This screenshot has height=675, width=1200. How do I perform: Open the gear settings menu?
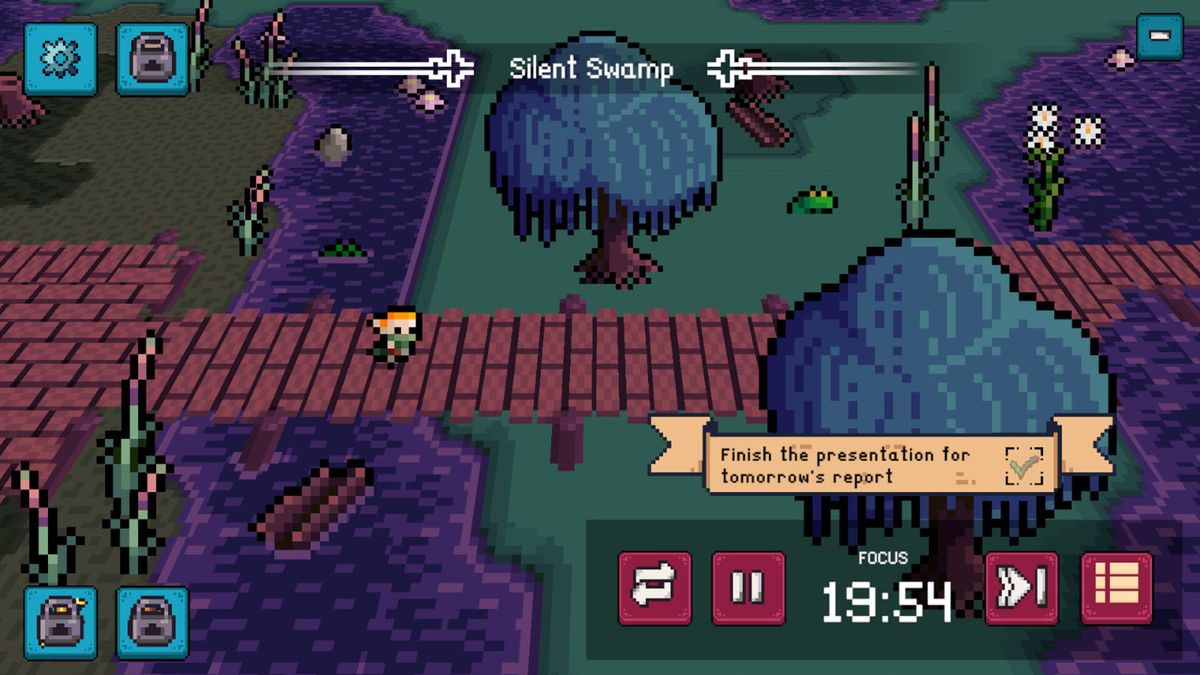60,59
